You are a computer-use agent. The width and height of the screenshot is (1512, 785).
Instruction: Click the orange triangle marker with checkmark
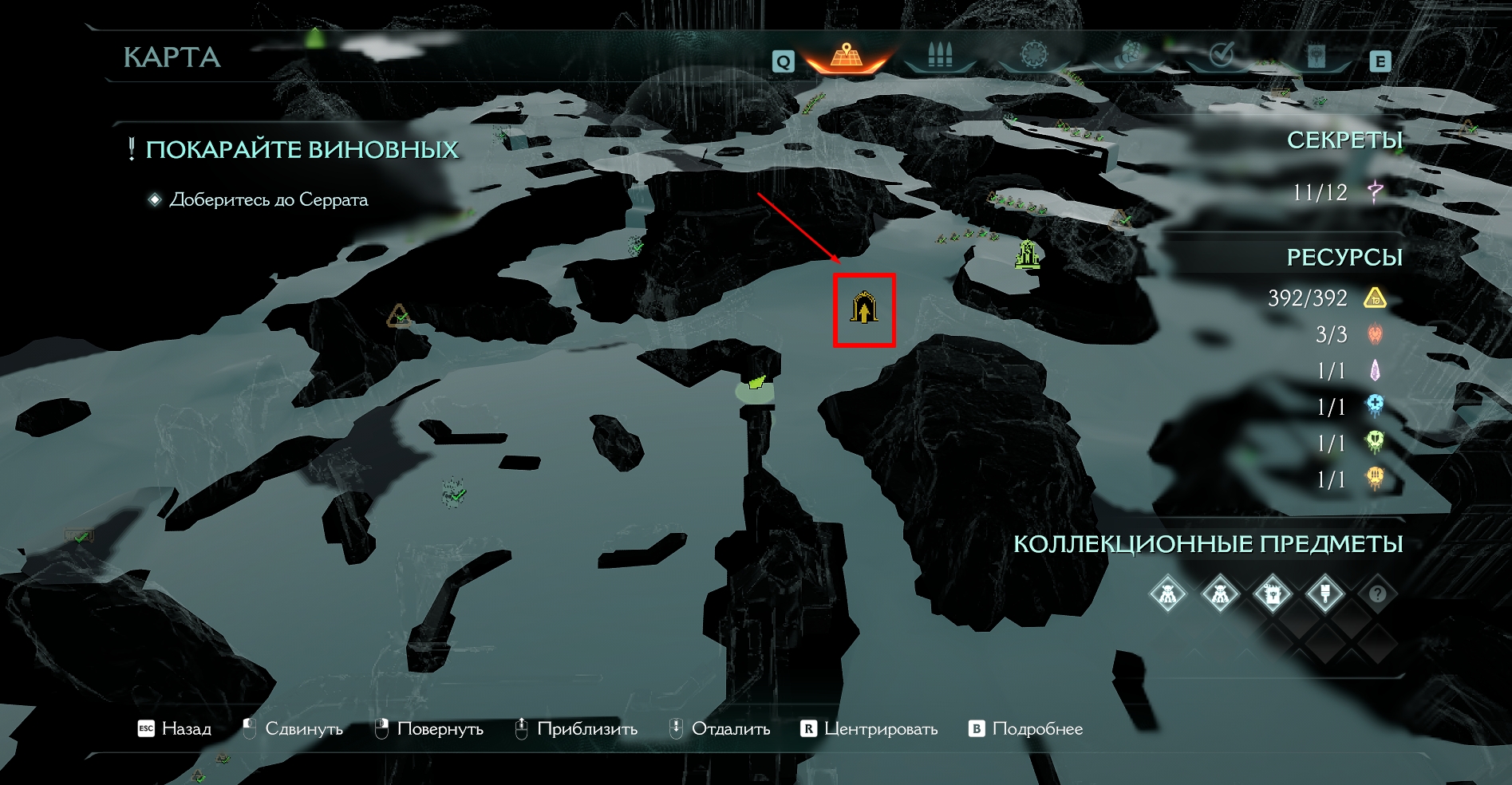pos(399,317)
